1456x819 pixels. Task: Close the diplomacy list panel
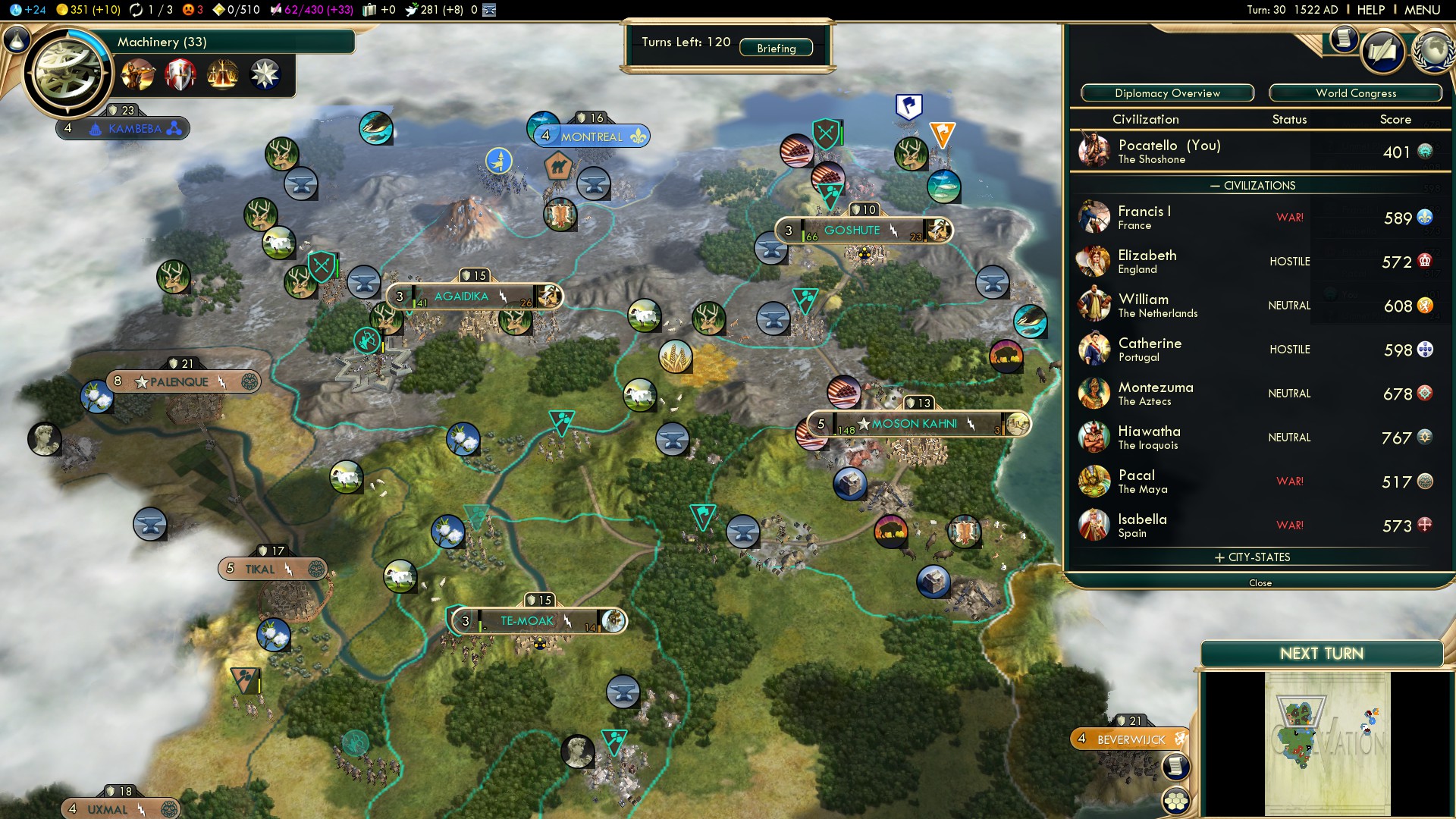(x=1260, y=582)
